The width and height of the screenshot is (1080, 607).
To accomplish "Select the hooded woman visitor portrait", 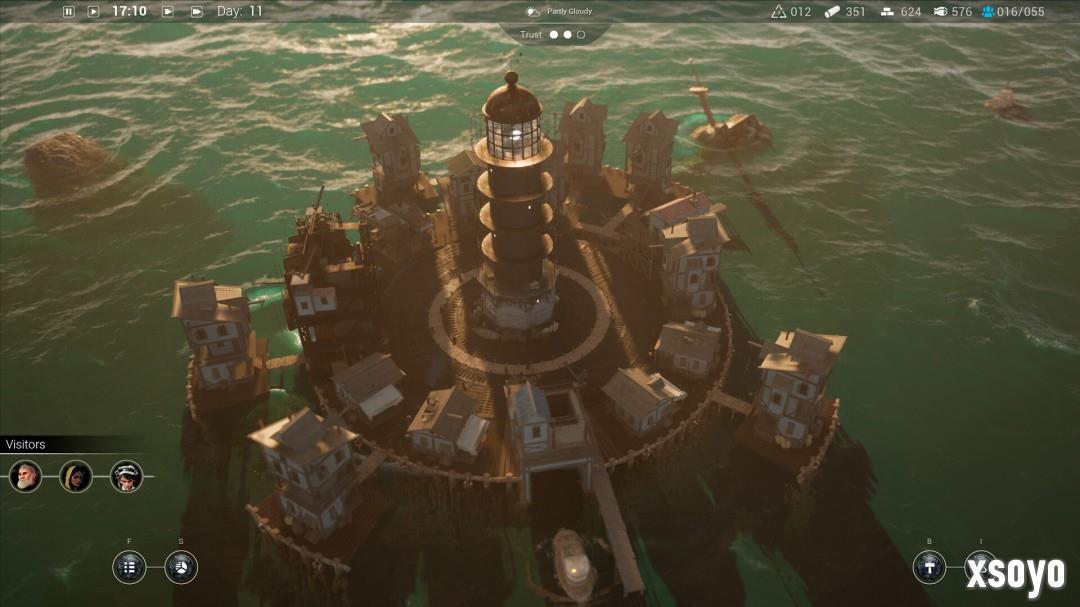I will (x=76, y=476).
